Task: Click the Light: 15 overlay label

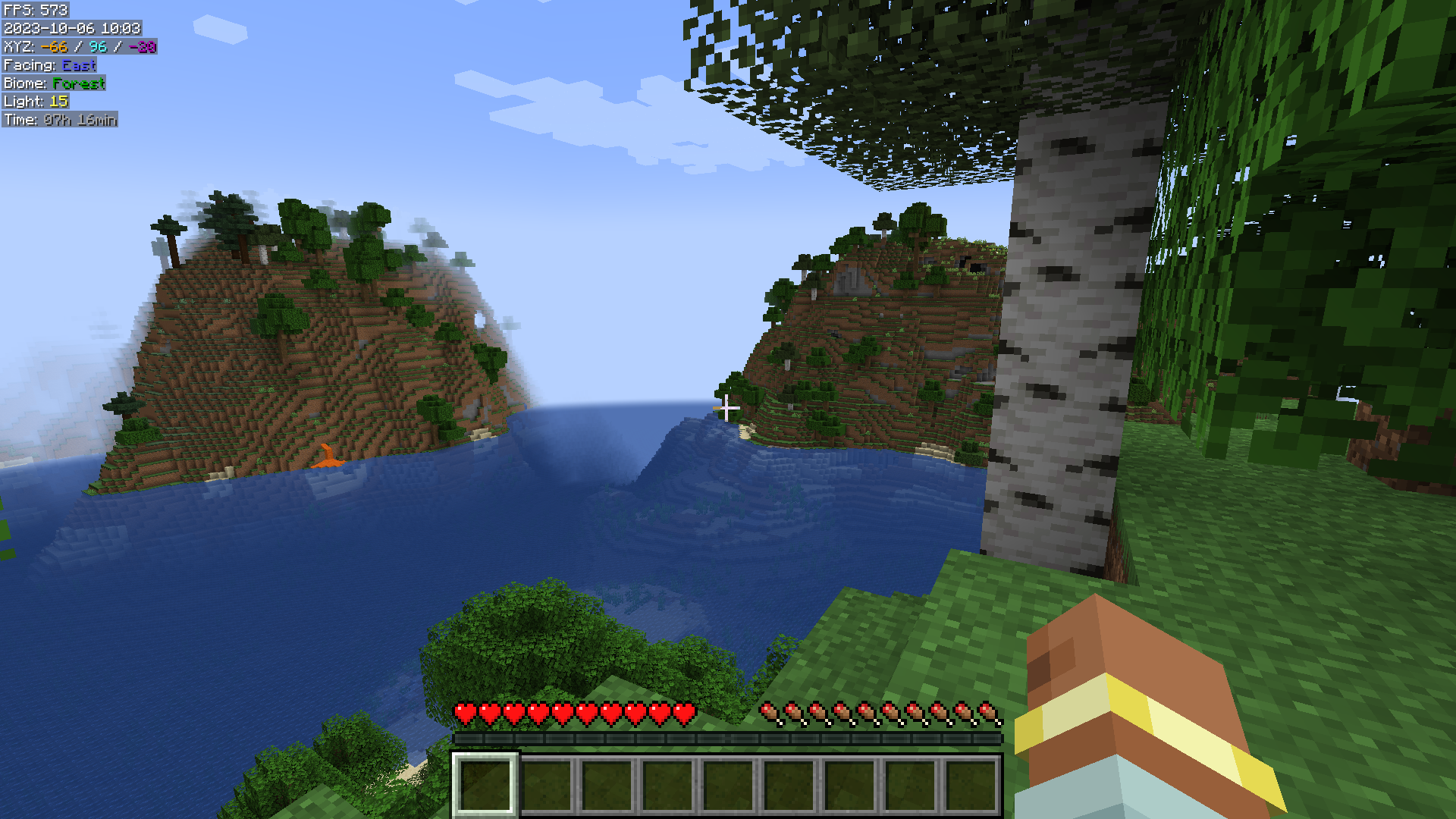Action: (x=36, y=102)
